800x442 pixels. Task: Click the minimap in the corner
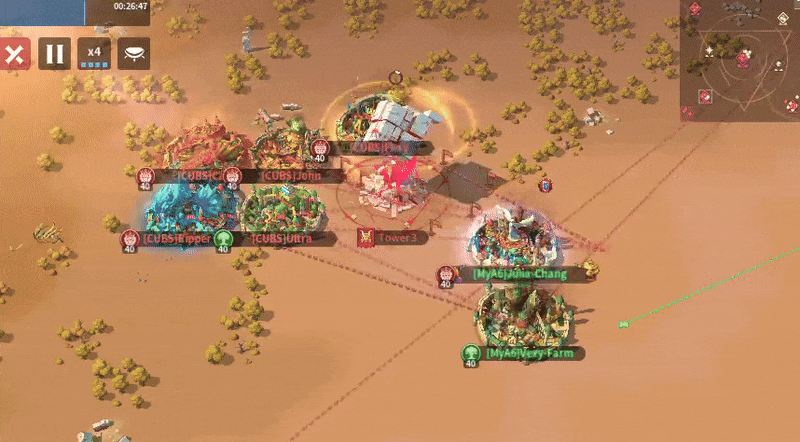(x=740, y=60)
